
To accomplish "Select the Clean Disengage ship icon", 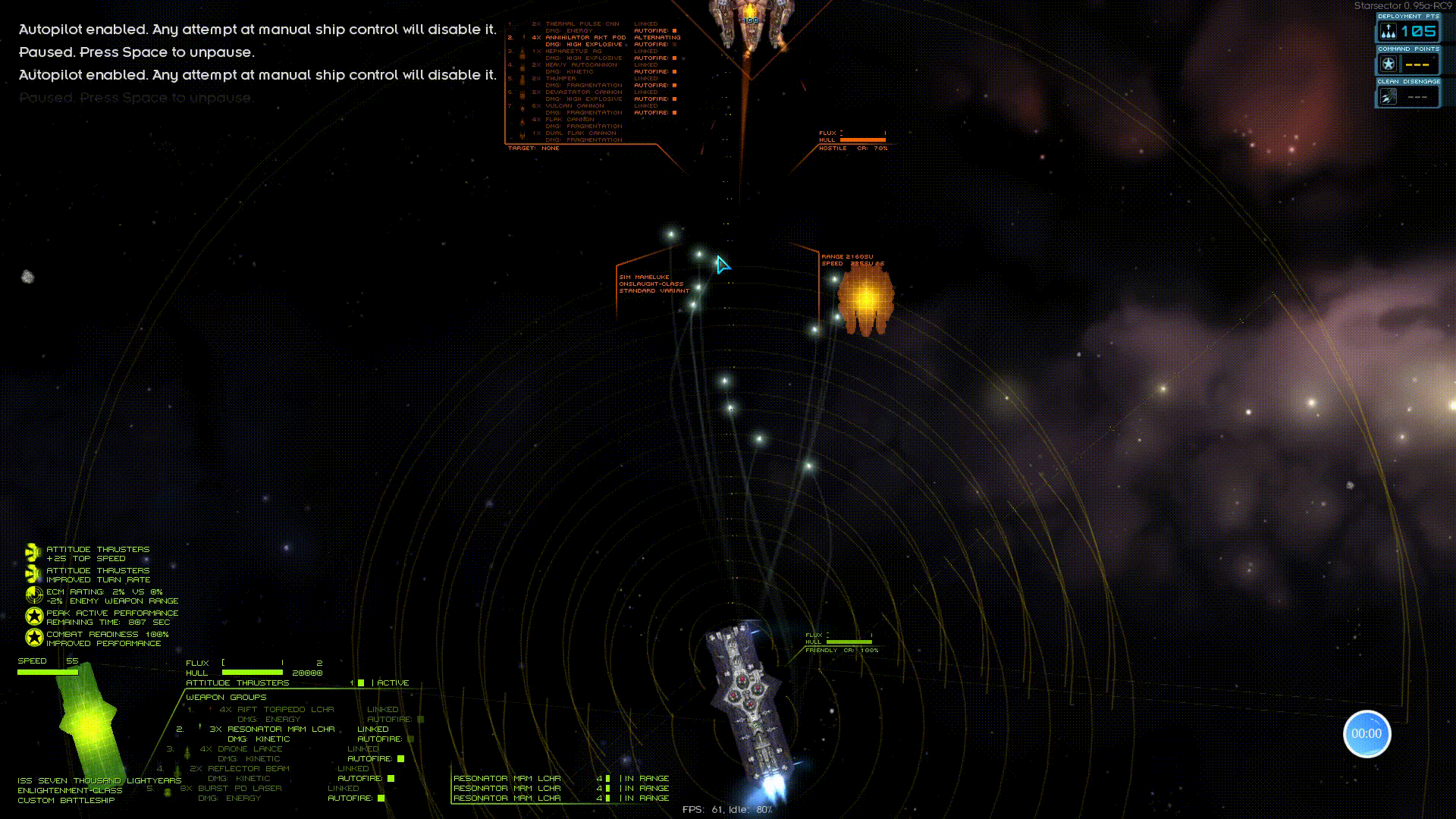I will (x=1389, y=96).
